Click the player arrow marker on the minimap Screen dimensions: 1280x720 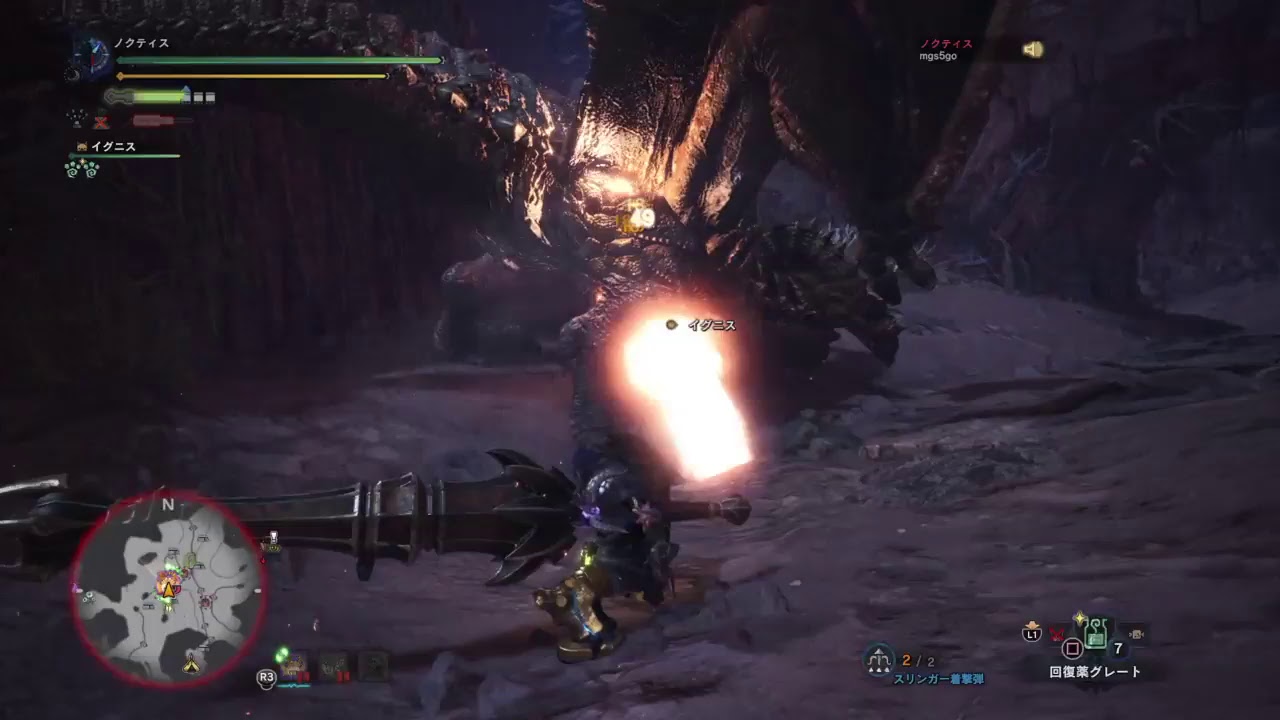[169, 590]
